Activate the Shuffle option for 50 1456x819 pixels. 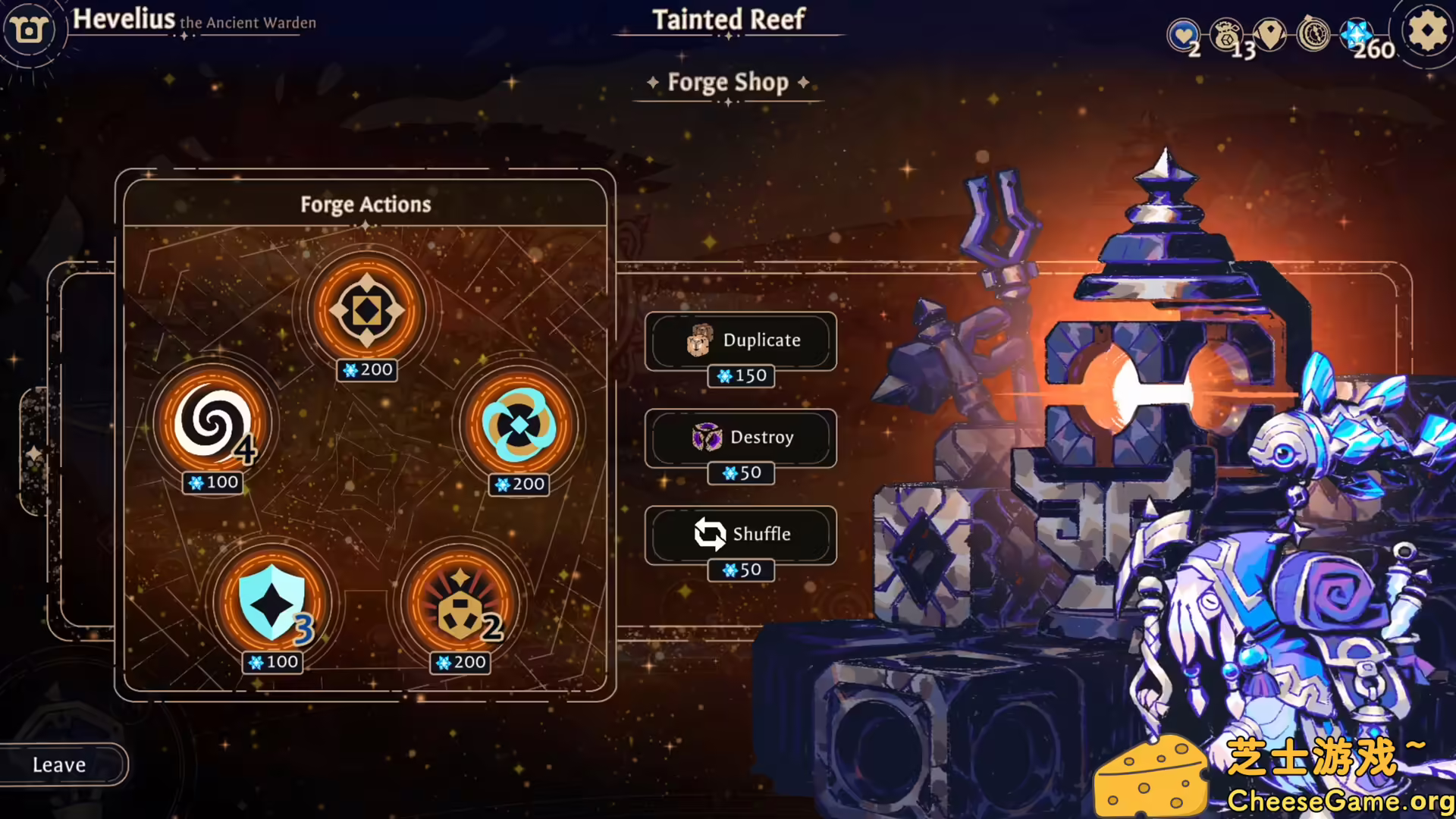(x=741, y=535)
